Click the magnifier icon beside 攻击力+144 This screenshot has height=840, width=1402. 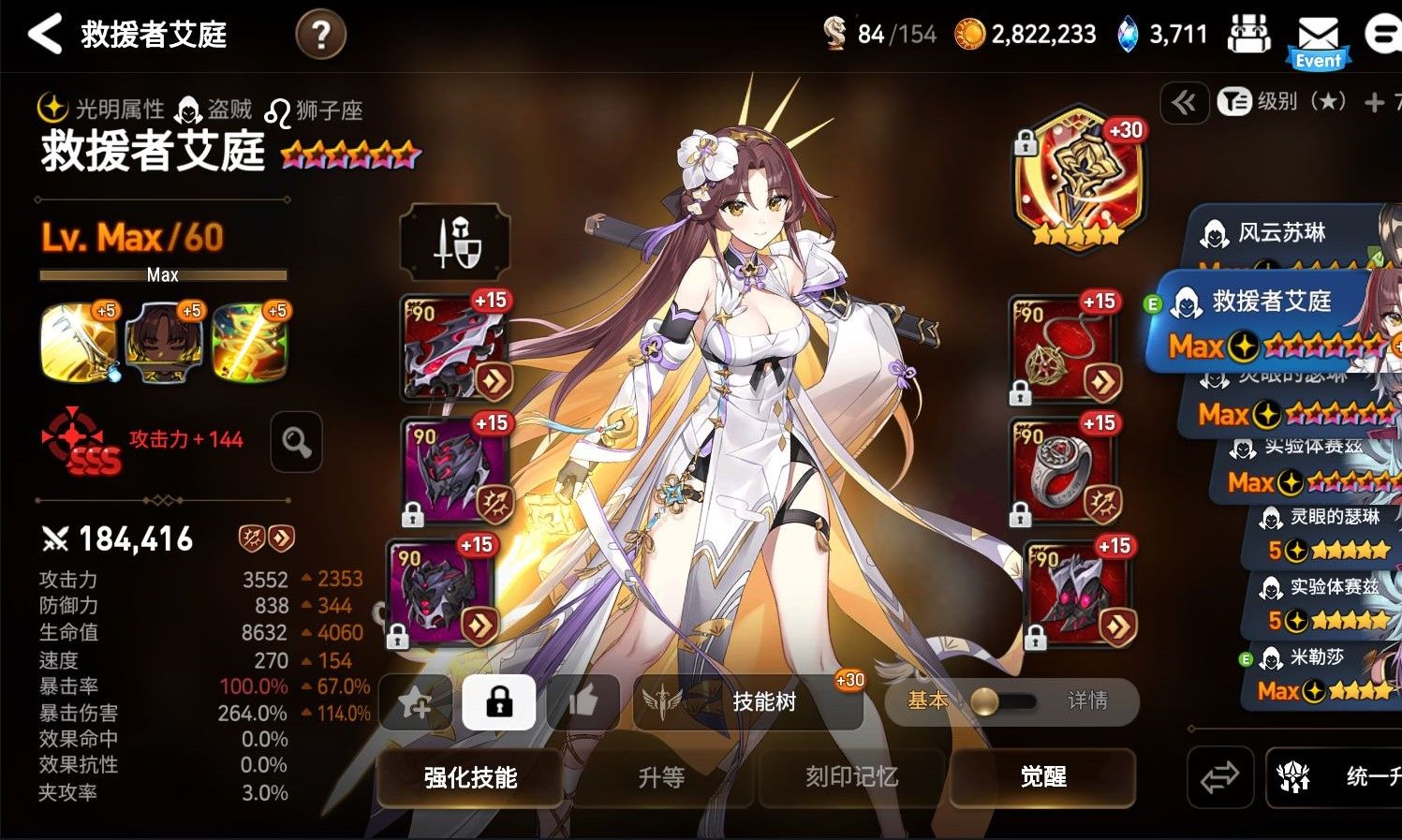coord(296,442)
